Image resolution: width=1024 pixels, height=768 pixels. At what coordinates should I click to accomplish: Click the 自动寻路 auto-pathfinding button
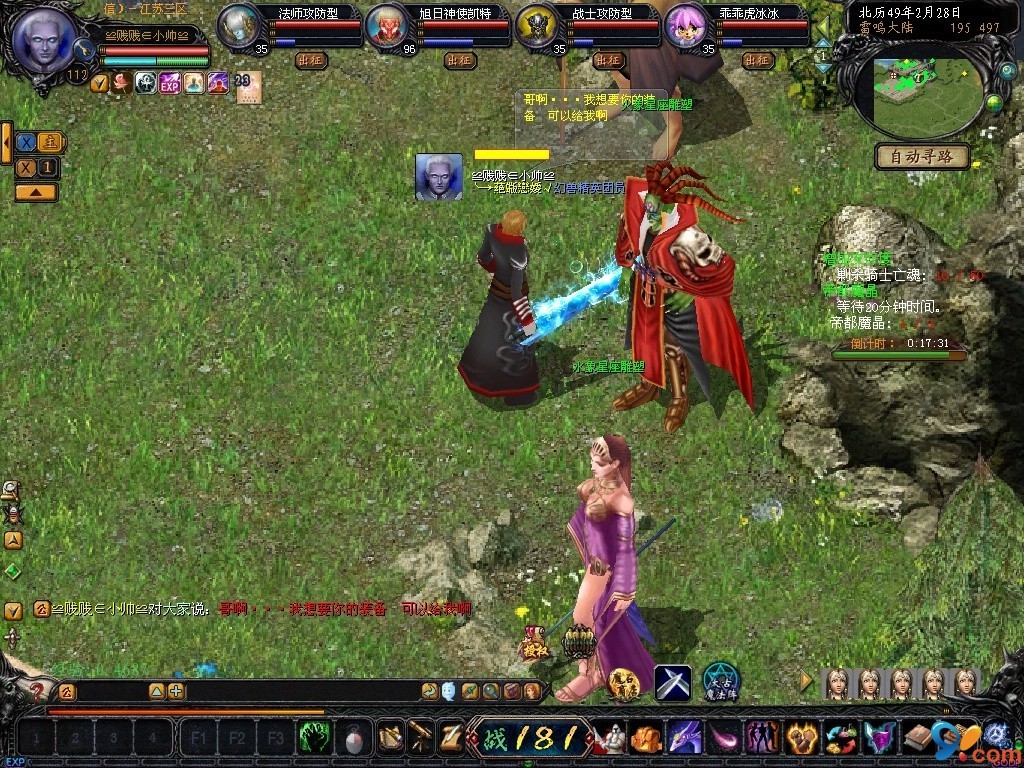(922, 156)
